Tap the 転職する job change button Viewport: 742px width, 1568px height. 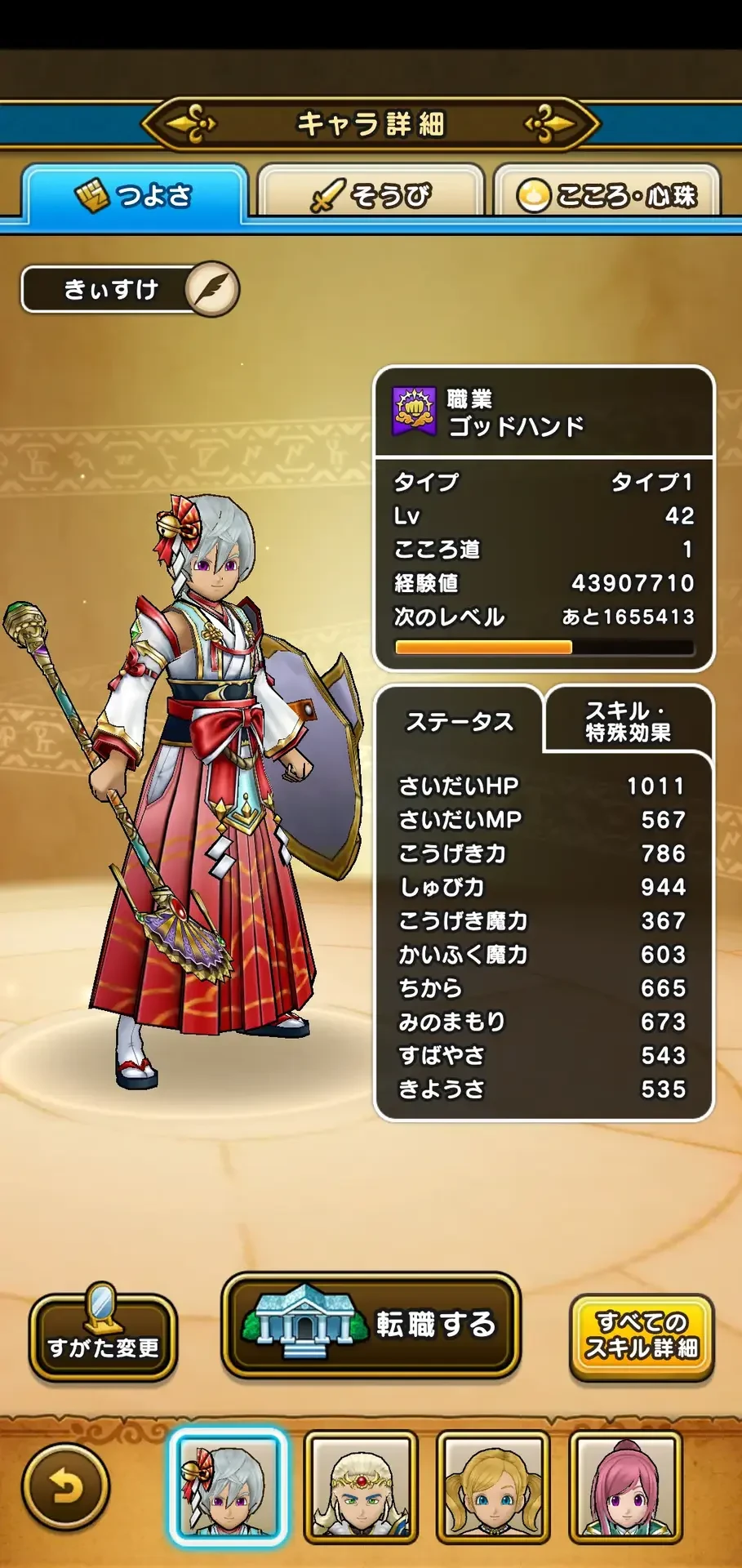[371, 1325]
